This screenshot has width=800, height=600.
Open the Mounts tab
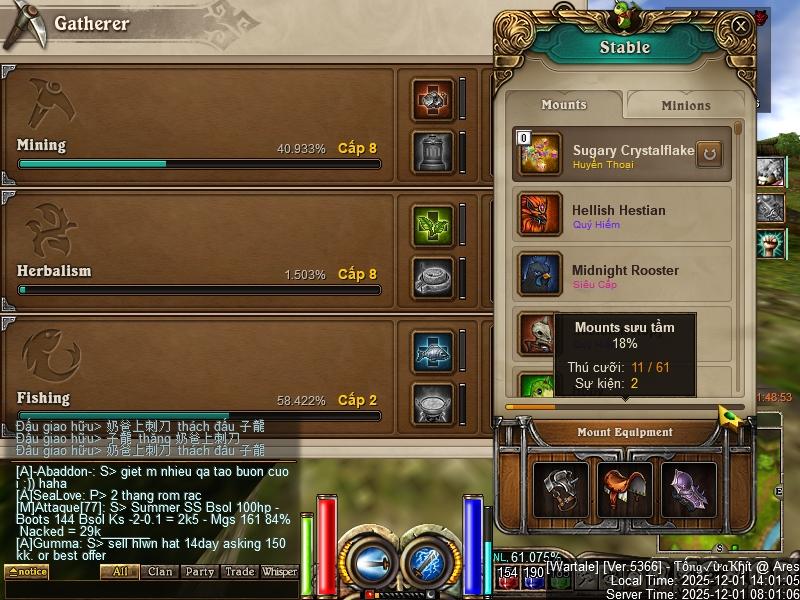tap(564, 105)
